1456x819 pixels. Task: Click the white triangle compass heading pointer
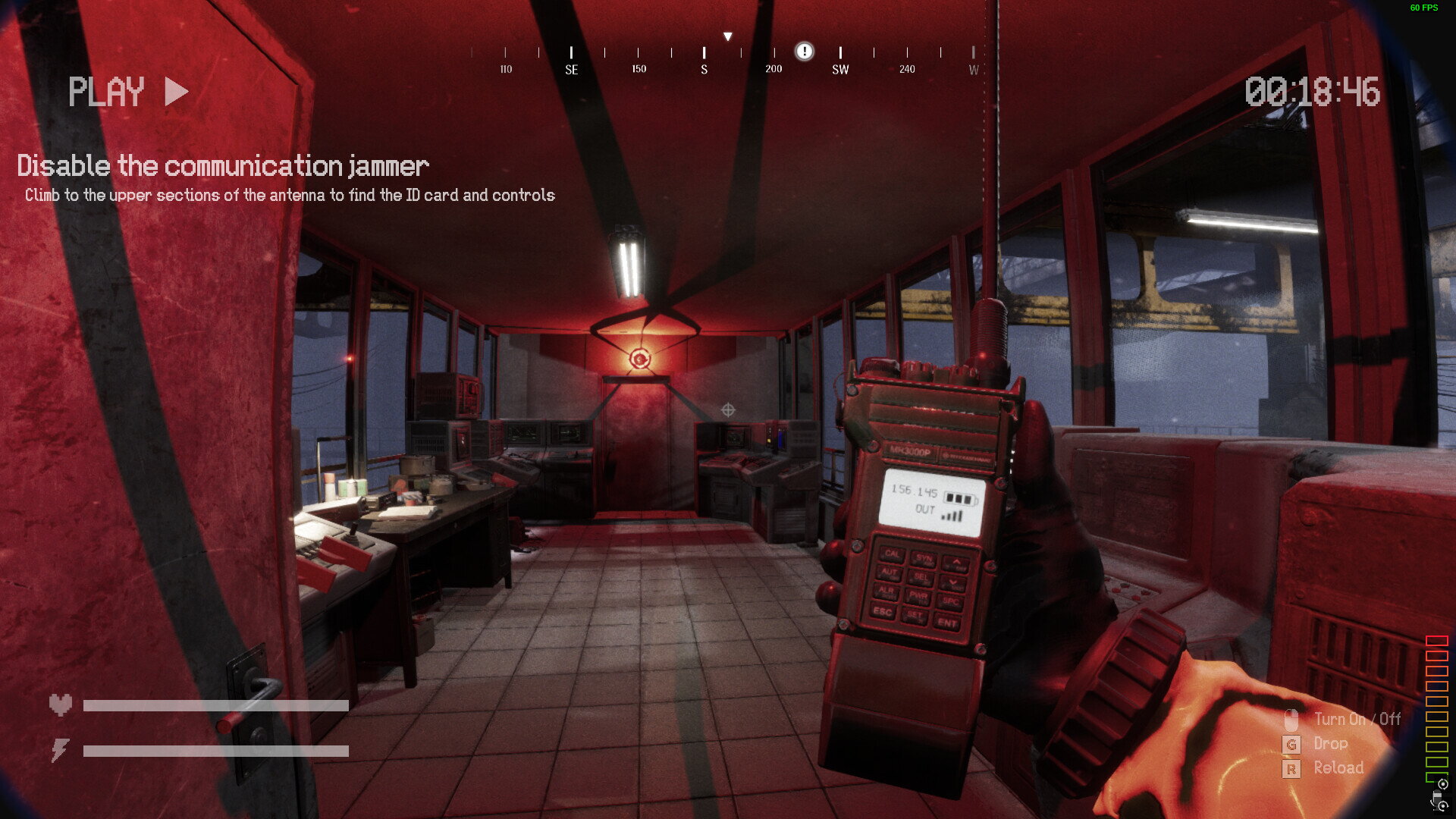(x=727, y=36)
